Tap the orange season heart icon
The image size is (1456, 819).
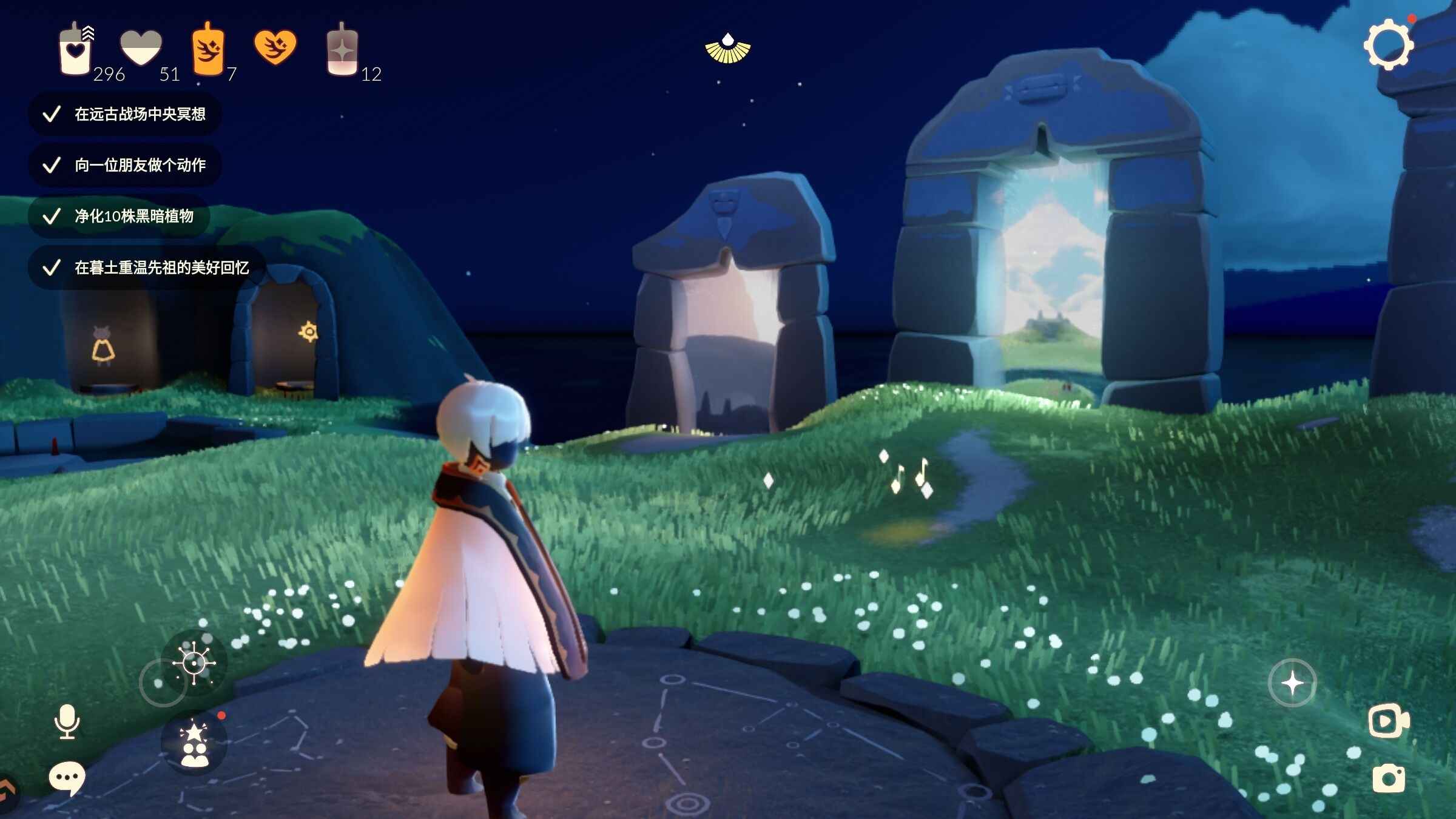275,46
